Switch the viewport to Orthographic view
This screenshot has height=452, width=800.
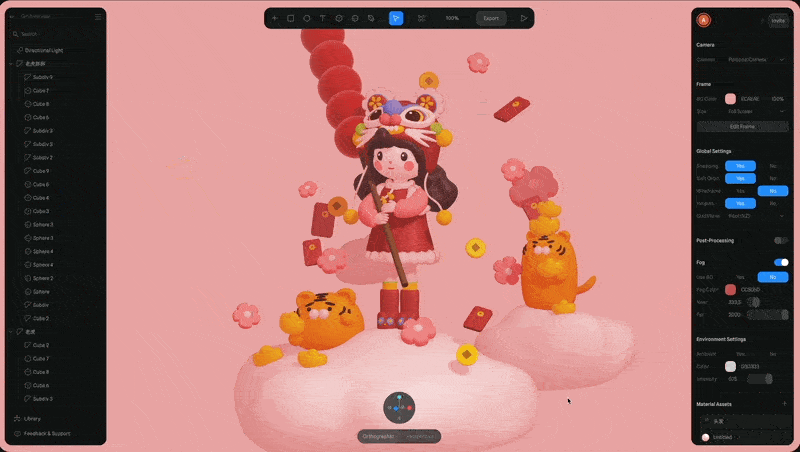[378, 436]
